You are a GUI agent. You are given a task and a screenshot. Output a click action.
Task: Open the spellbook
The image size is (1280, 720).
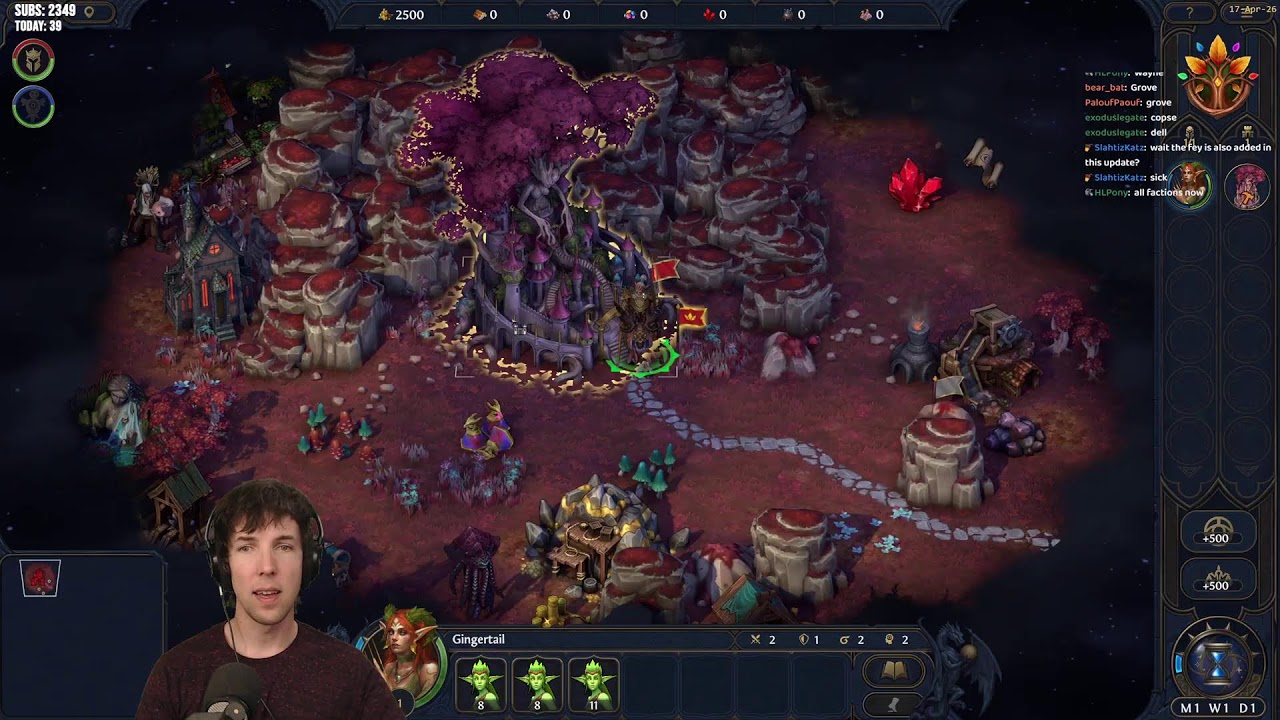[x=894, y=671]
